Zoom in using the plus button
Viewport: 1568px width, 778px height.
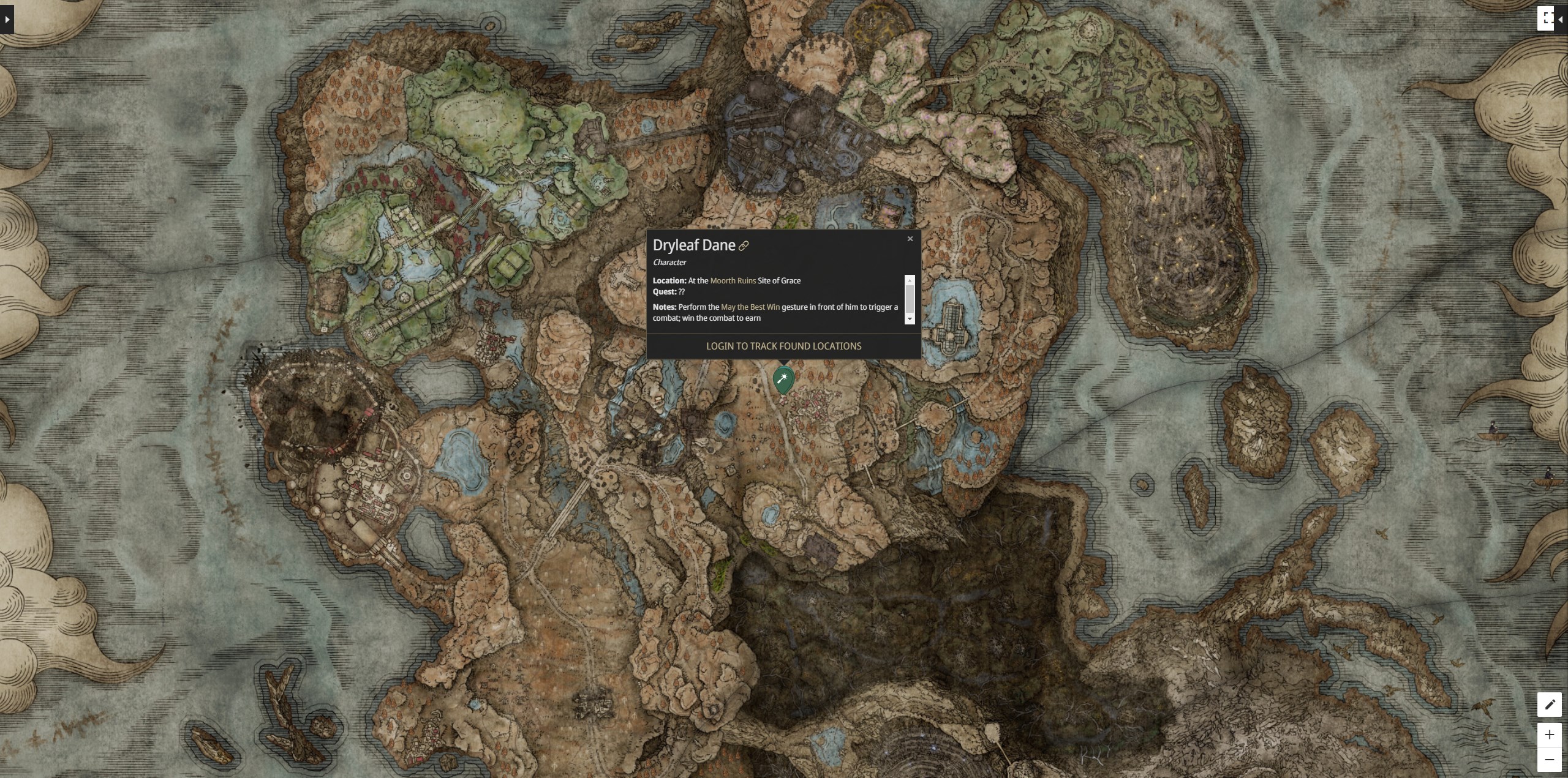click(x=1550, y=735)
